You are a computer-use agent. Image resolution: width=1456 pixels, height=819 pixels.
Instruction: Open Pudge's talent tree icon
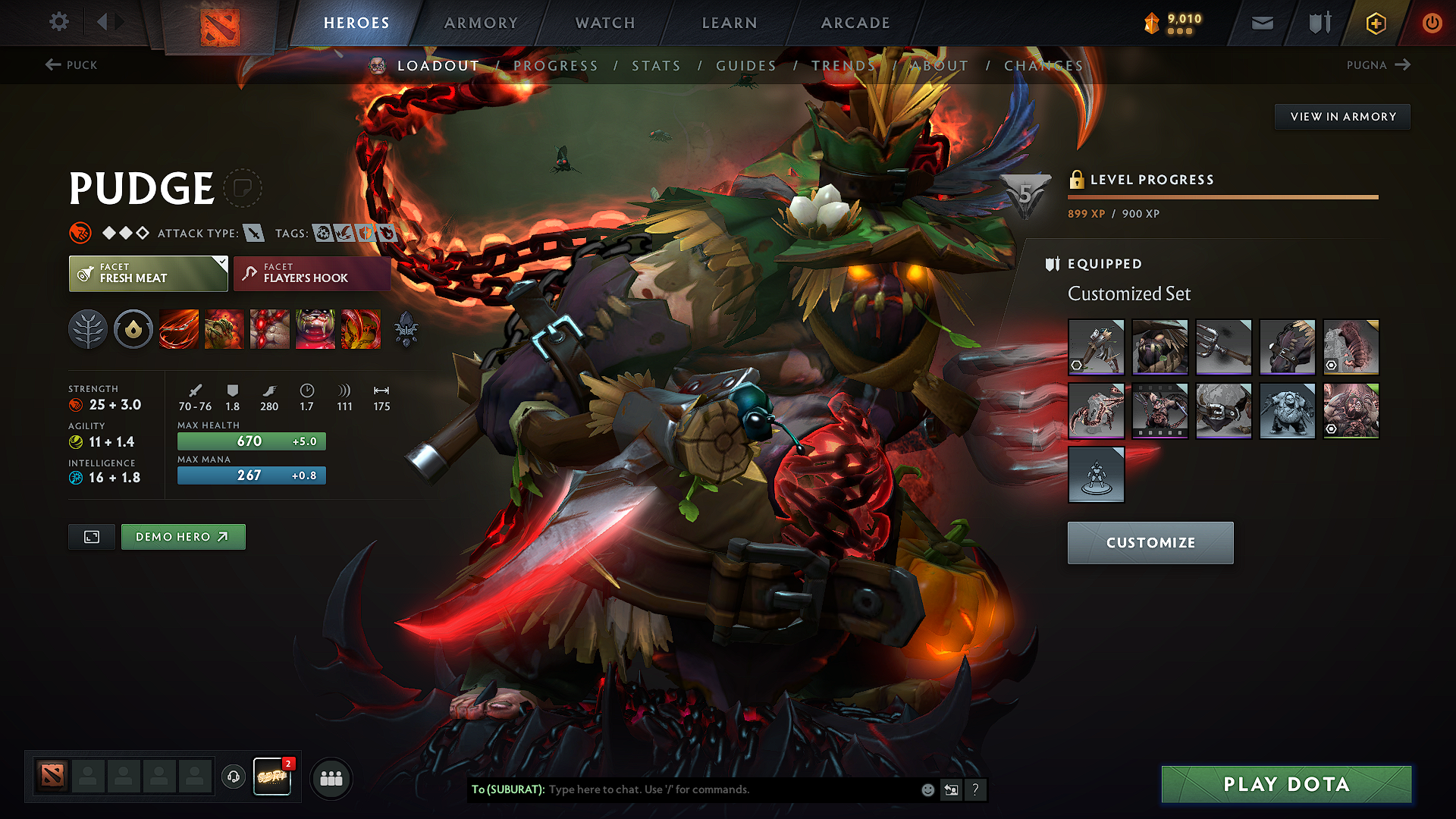88,329
